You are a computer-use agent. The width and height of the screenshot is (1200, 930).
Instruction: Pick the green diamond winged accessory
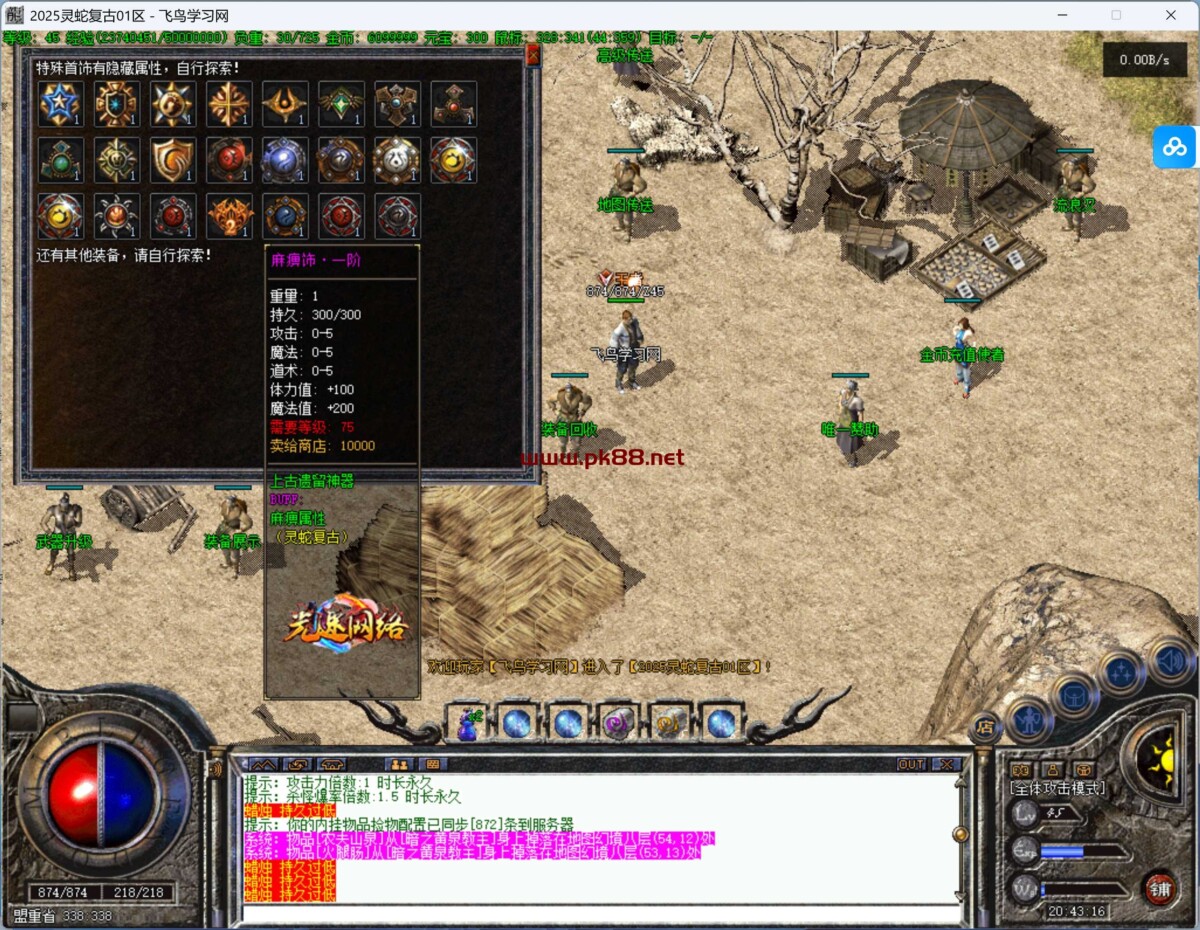pos(341,104)
